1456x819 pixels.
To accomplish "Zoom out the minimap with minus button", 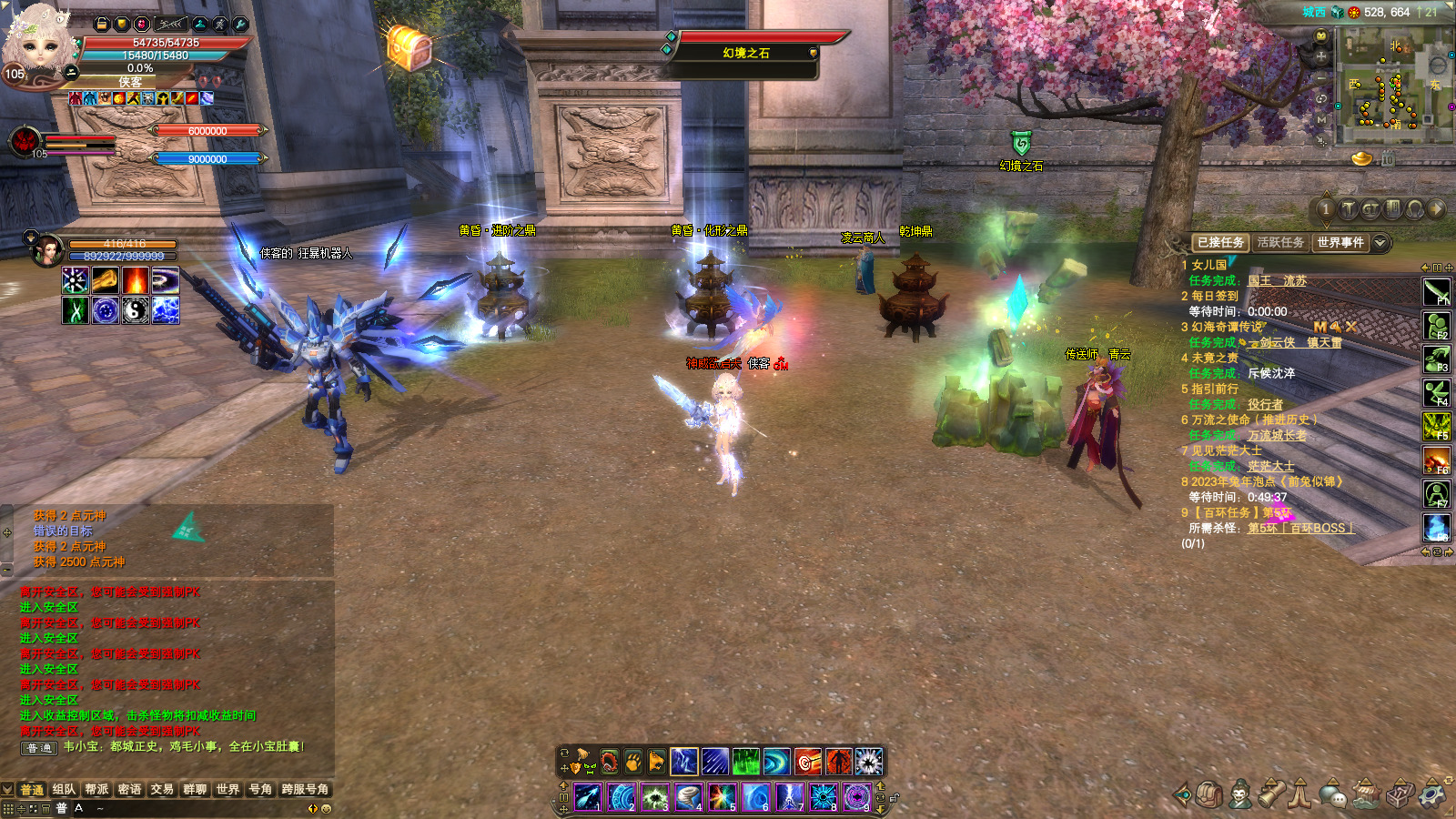I will tap(1321, 76).
